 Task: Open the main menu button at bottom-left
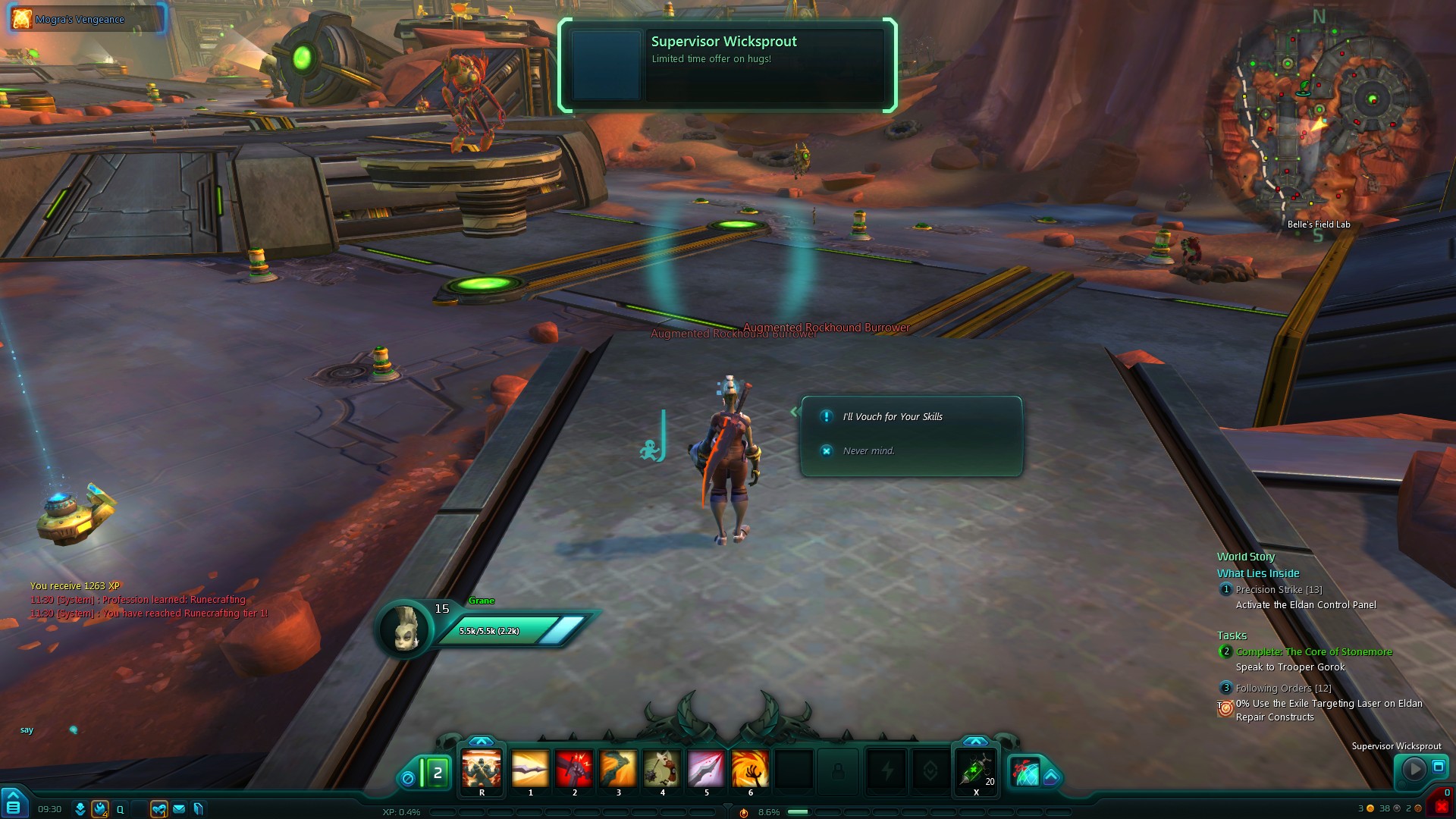(x=14, y=805)
